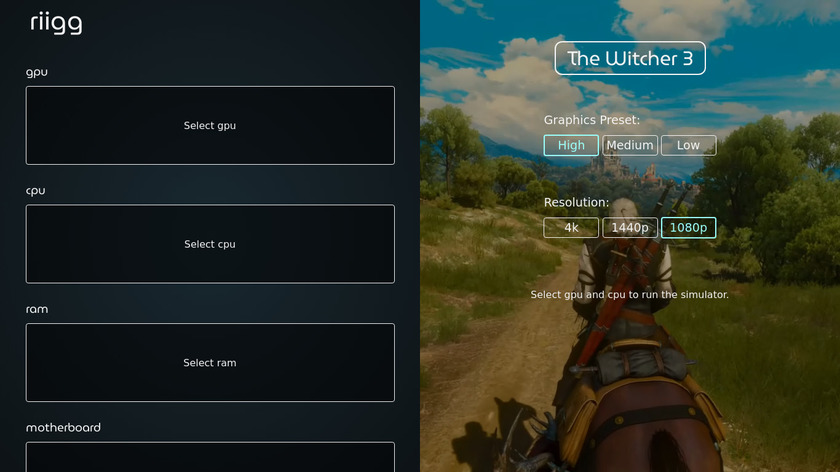Go to the riigg home logo

tap(56, 23)
